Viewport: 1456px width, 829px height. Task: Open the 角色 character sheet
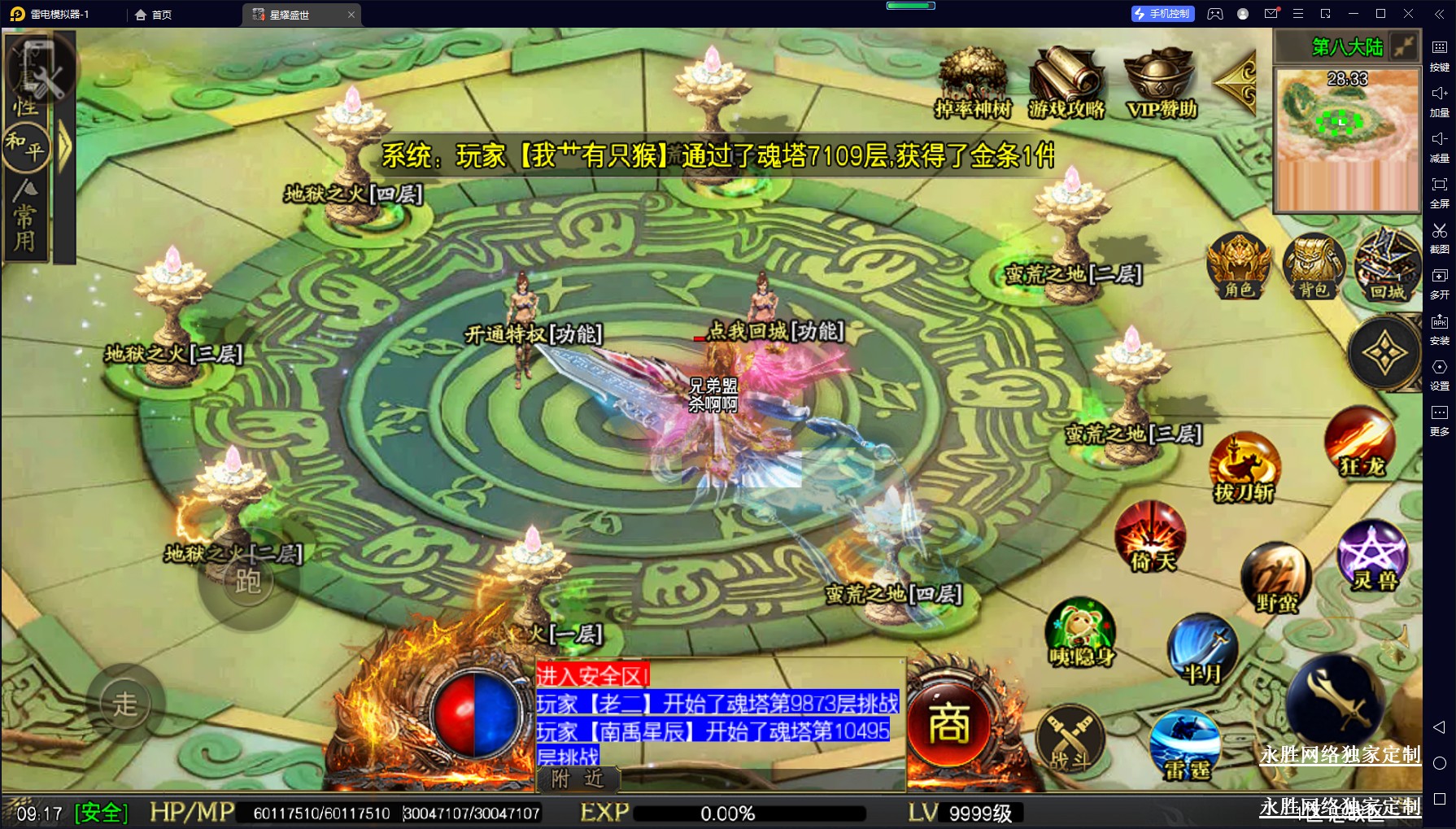1238,266
